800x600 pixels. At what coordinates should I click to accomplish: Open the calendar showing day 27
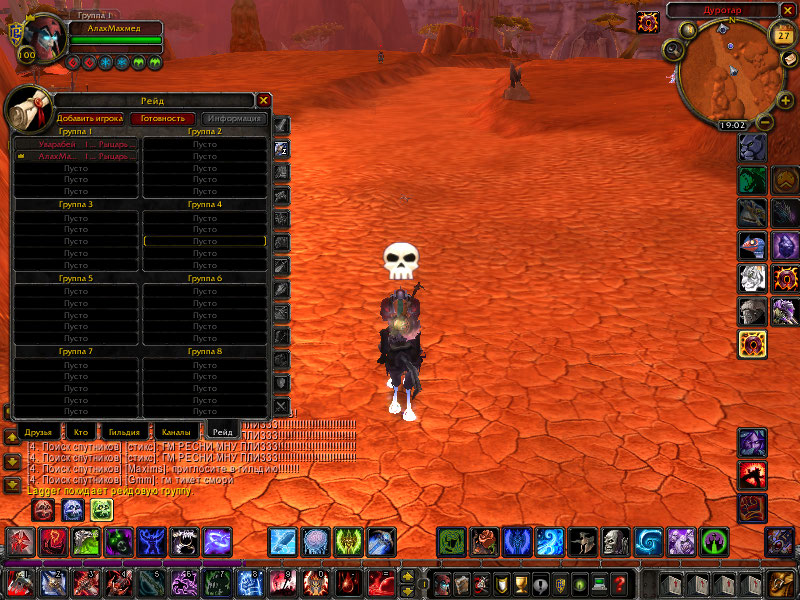(x=782, y=34)
